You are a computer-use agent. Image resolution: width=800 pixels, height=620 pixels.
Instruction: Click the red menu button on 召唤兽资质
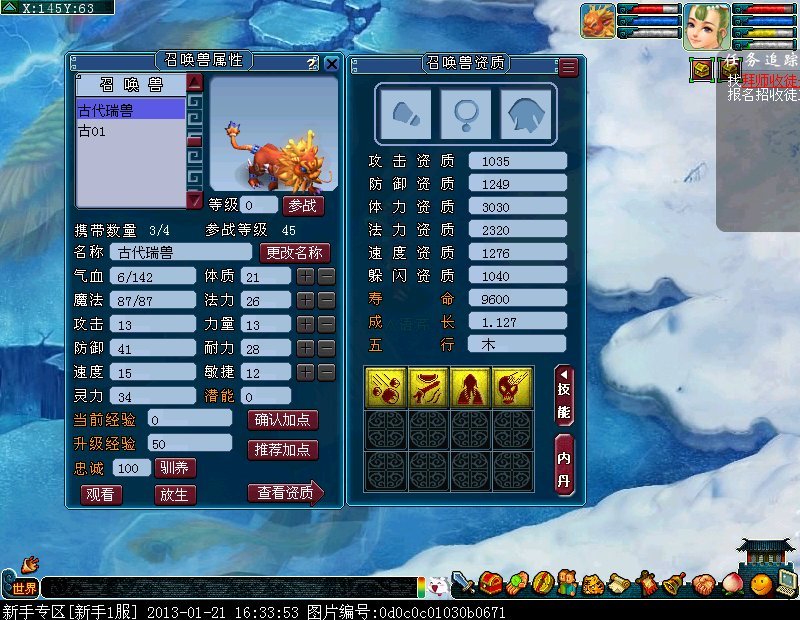point(568,67)
